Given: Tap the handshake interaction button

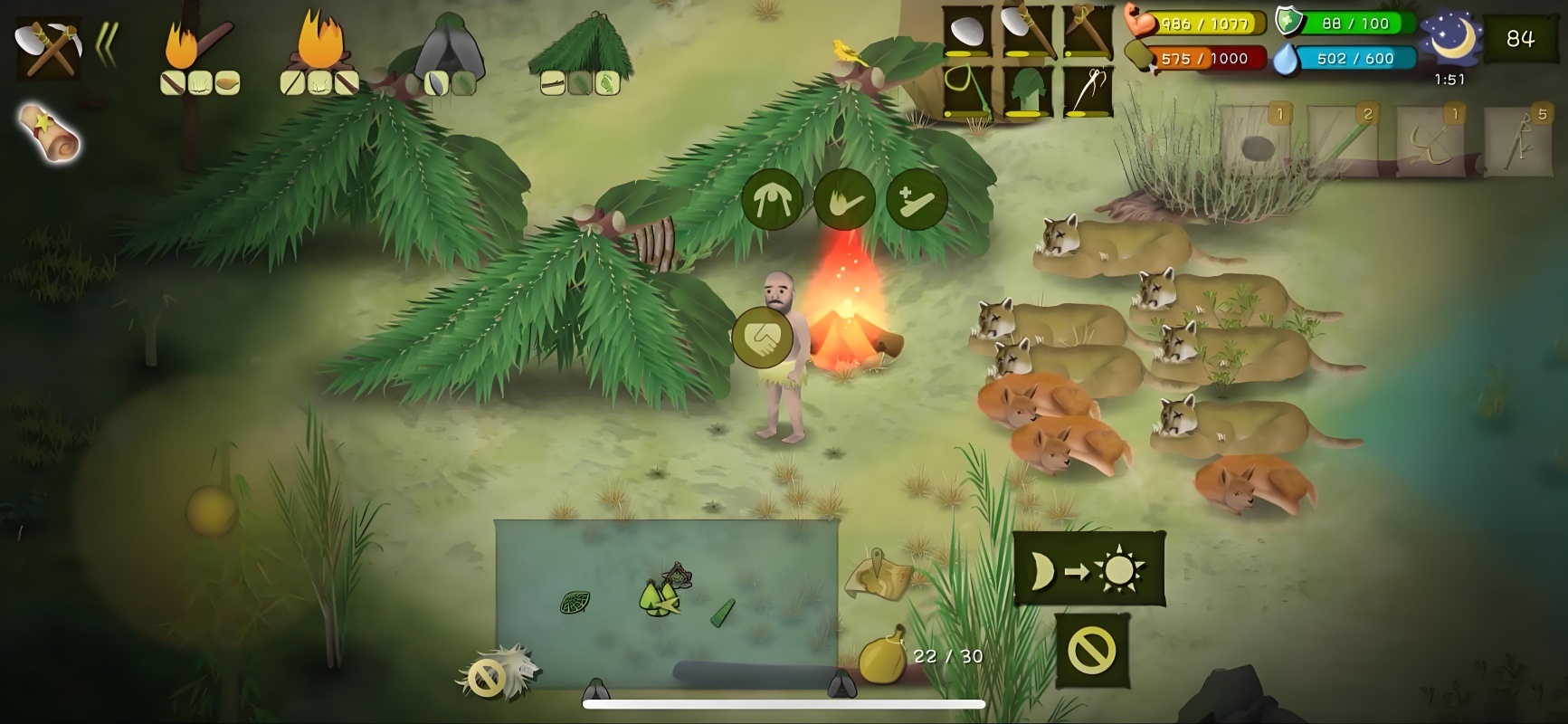Looking at the screenshot, I should 762,338.
